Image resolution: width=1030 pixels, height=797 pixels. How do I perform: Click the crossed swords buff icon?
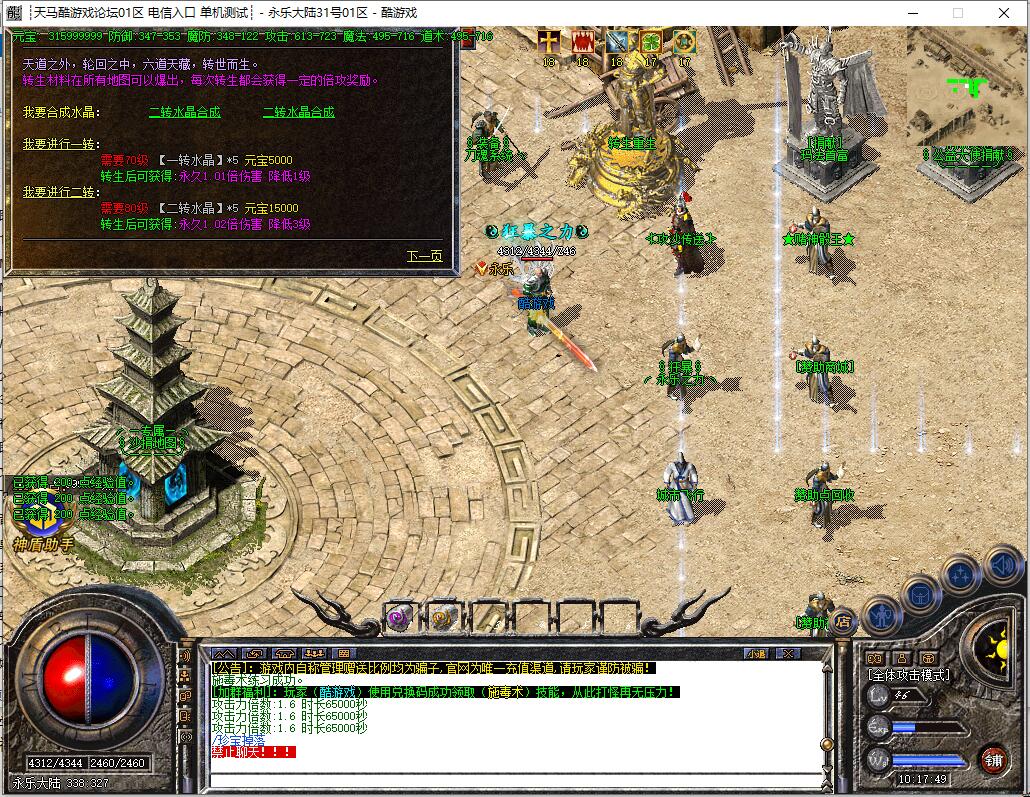[616, 42]
